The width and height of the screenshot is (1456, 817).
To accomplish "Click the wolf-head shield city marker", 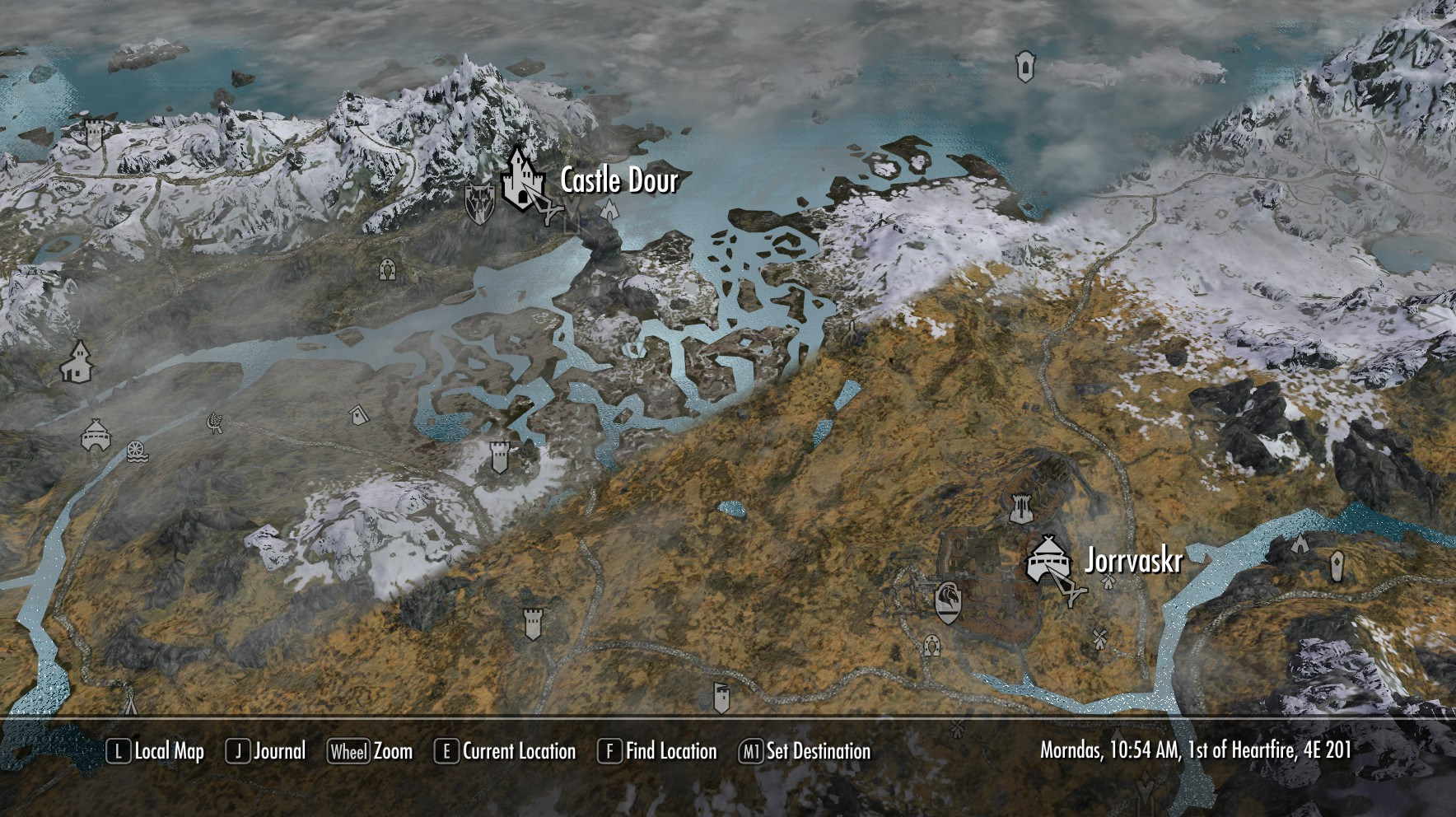I will coord(479,202).
